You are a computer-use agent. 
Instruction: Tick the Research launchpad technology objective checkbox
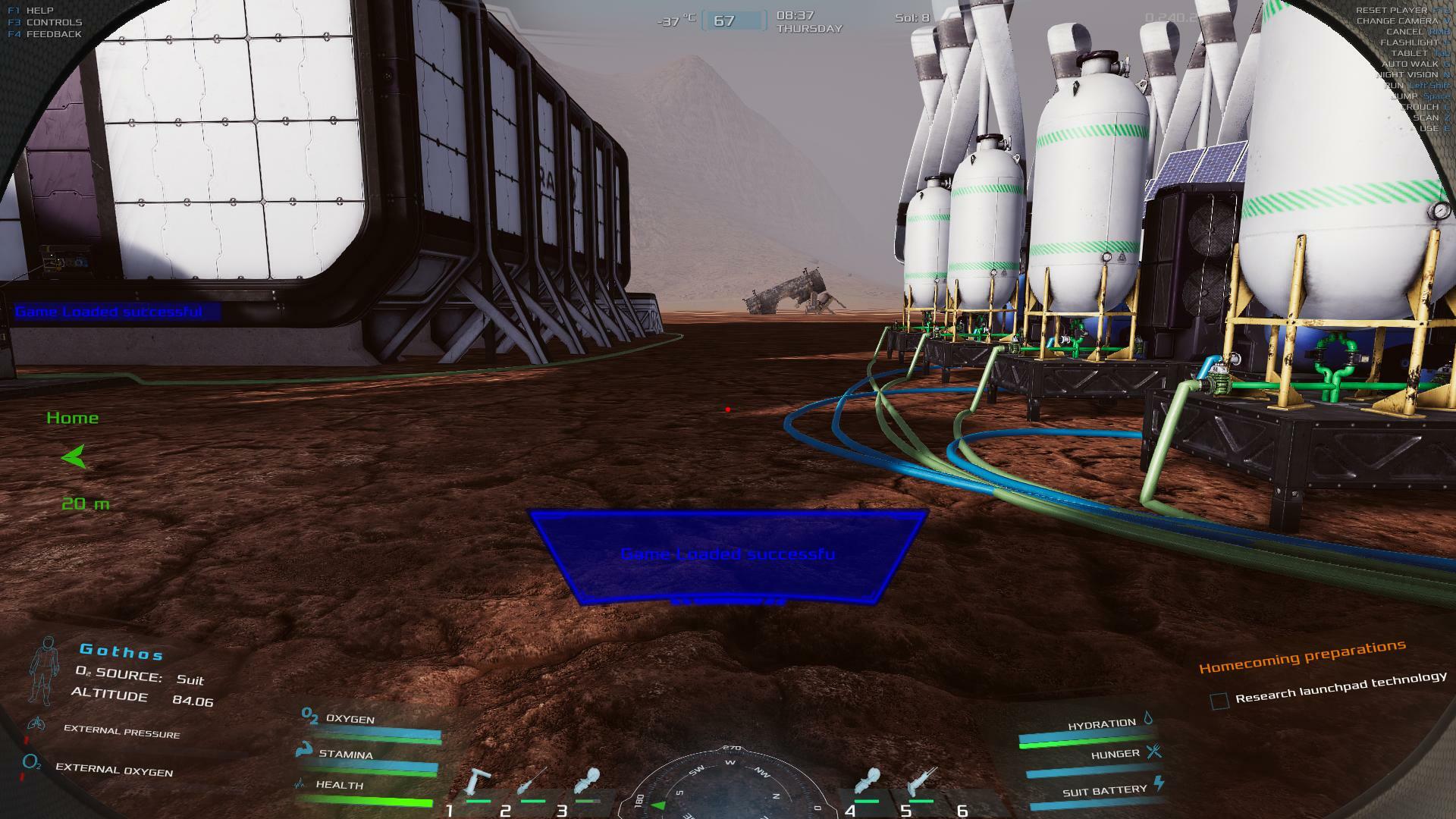pyautogui.click(x=1219, y=701)
